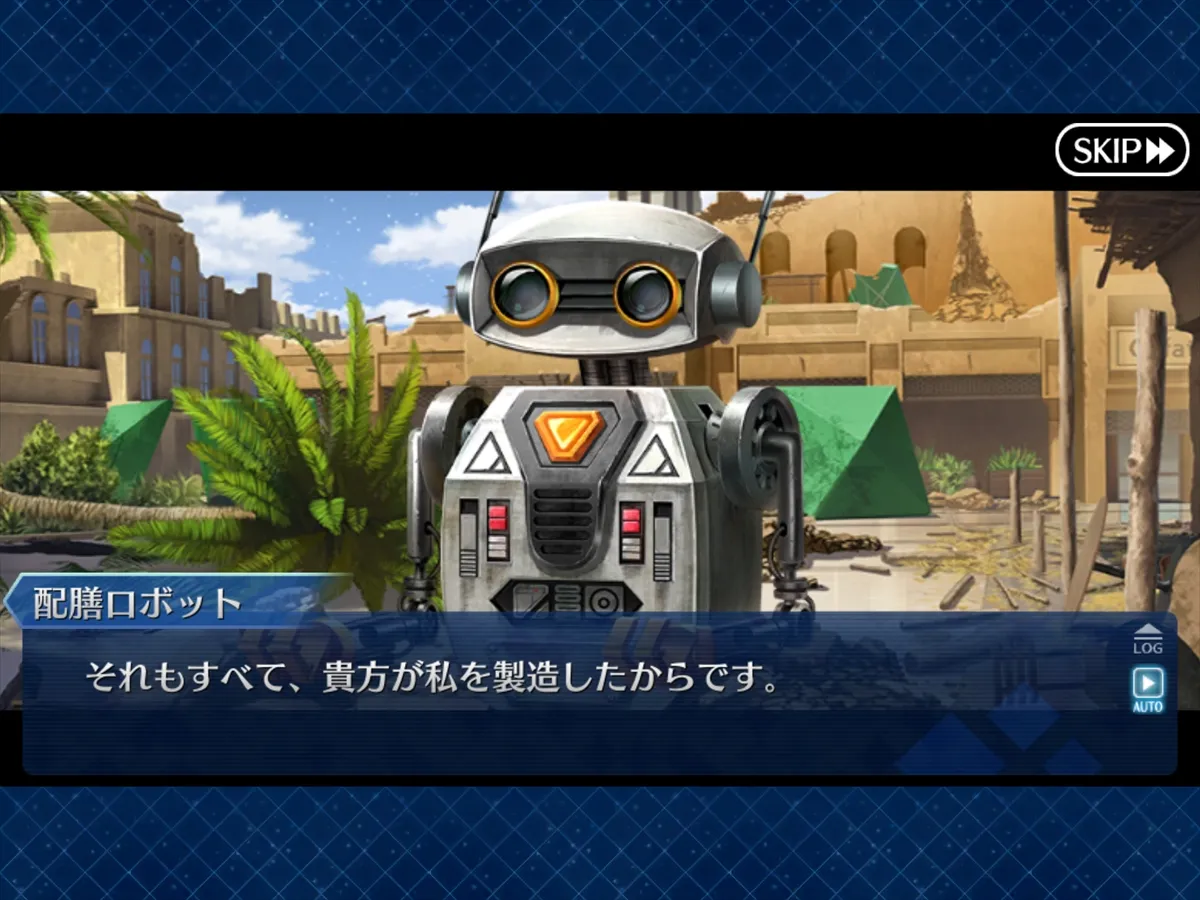This screenshot has width=1200, height=900.
Task: Skip the story scene with SKIP
Action: (1121, 150)
